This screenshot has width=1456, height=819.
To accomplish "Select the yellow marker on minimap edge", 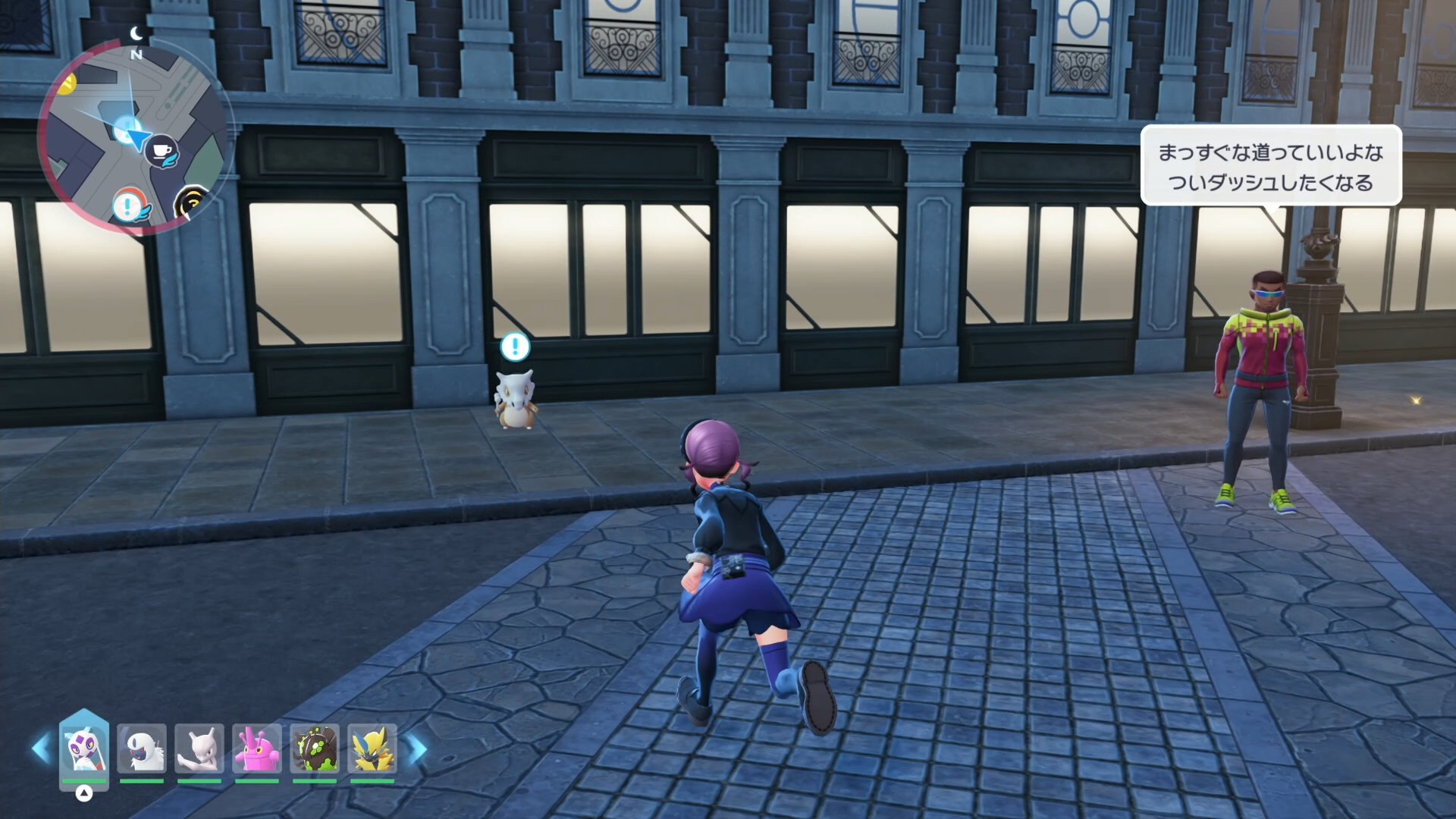I will coord(67,83).
